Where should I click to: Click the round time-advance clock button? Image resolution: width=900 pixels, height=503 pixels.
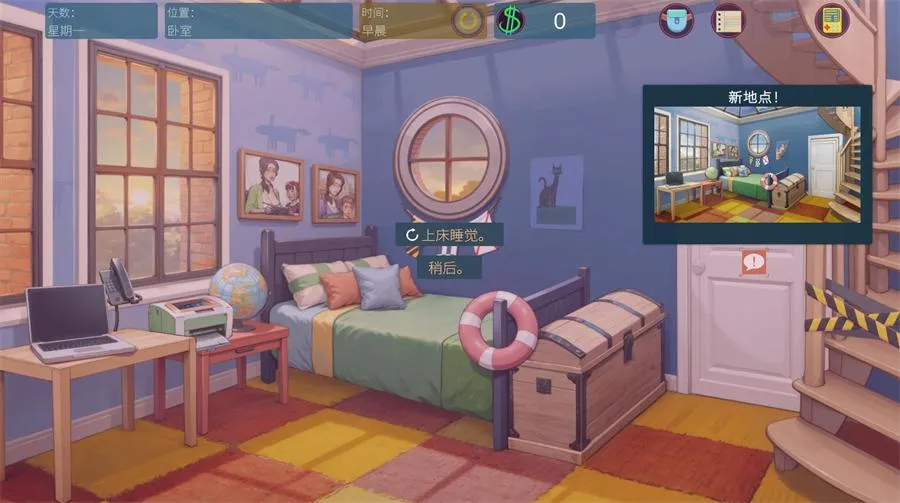466,21
